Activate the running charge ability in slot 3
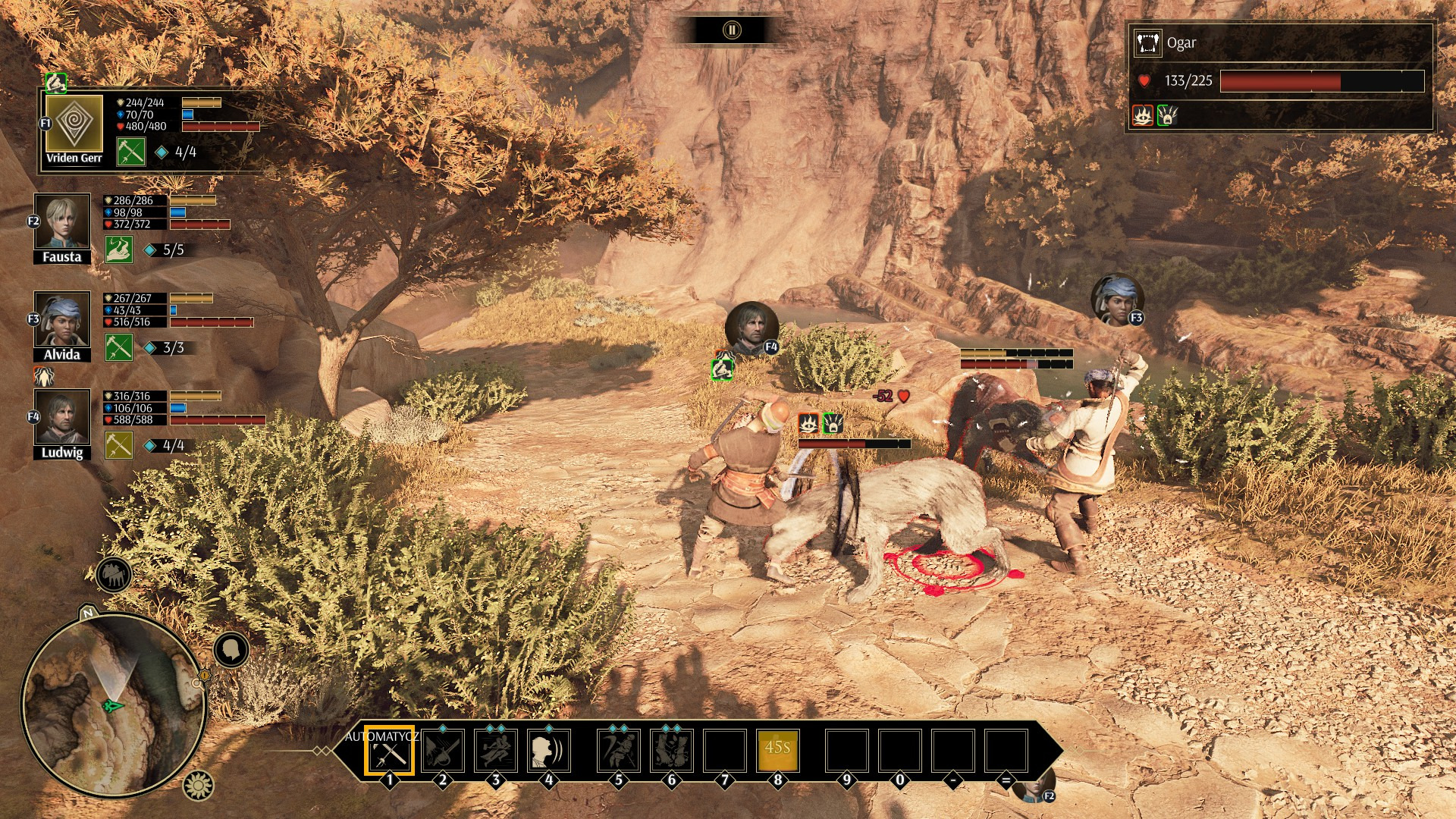The width and height of the screenshot is (1456, 819). (496, 751)
